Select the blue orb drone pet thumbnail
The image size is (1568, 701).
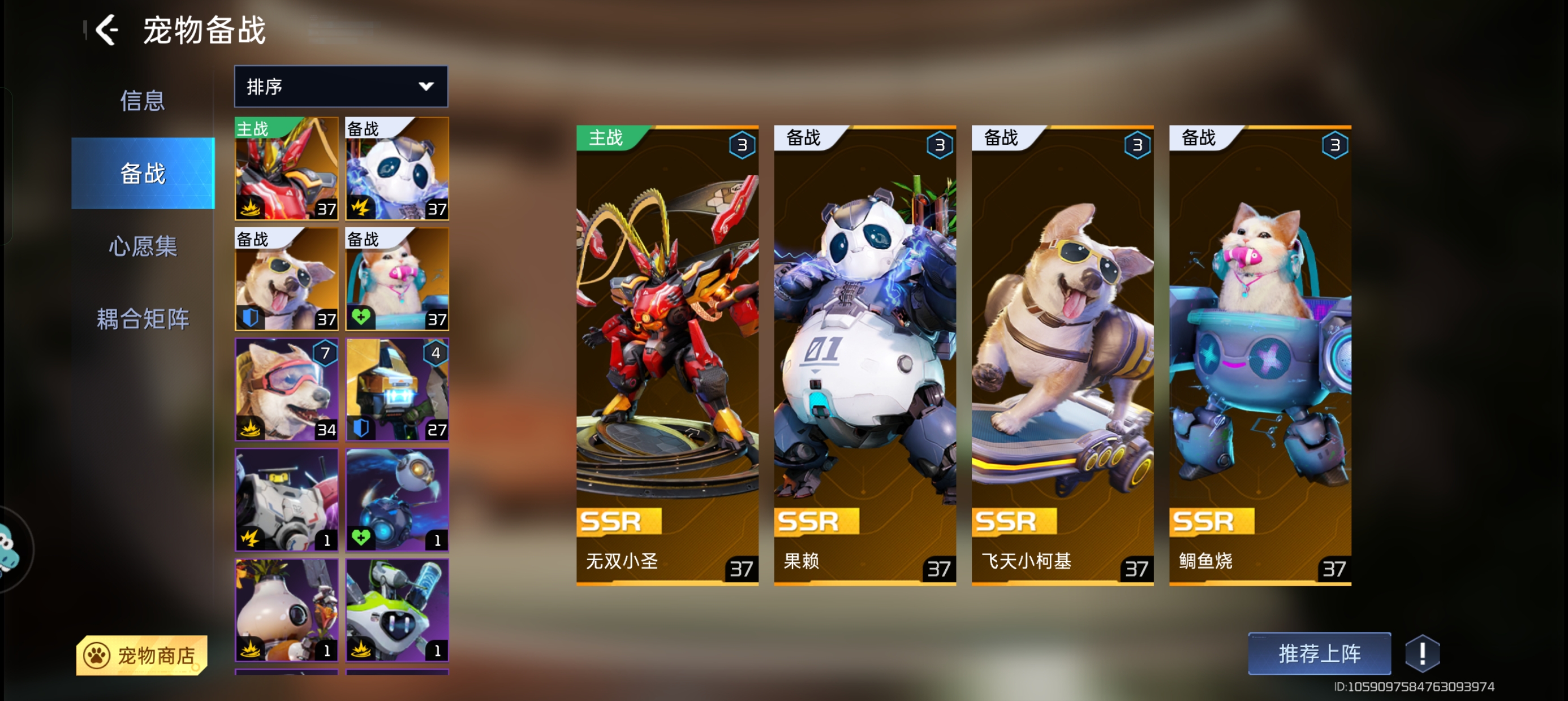point(397,500)
